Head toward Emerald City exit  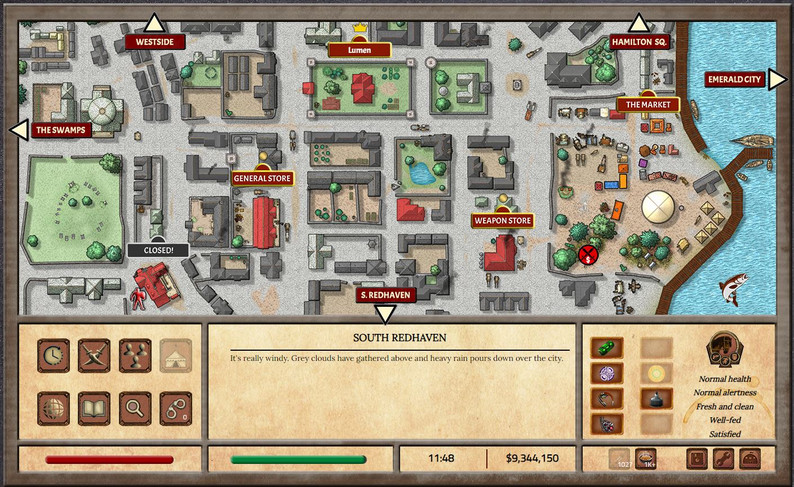point(734,80)
